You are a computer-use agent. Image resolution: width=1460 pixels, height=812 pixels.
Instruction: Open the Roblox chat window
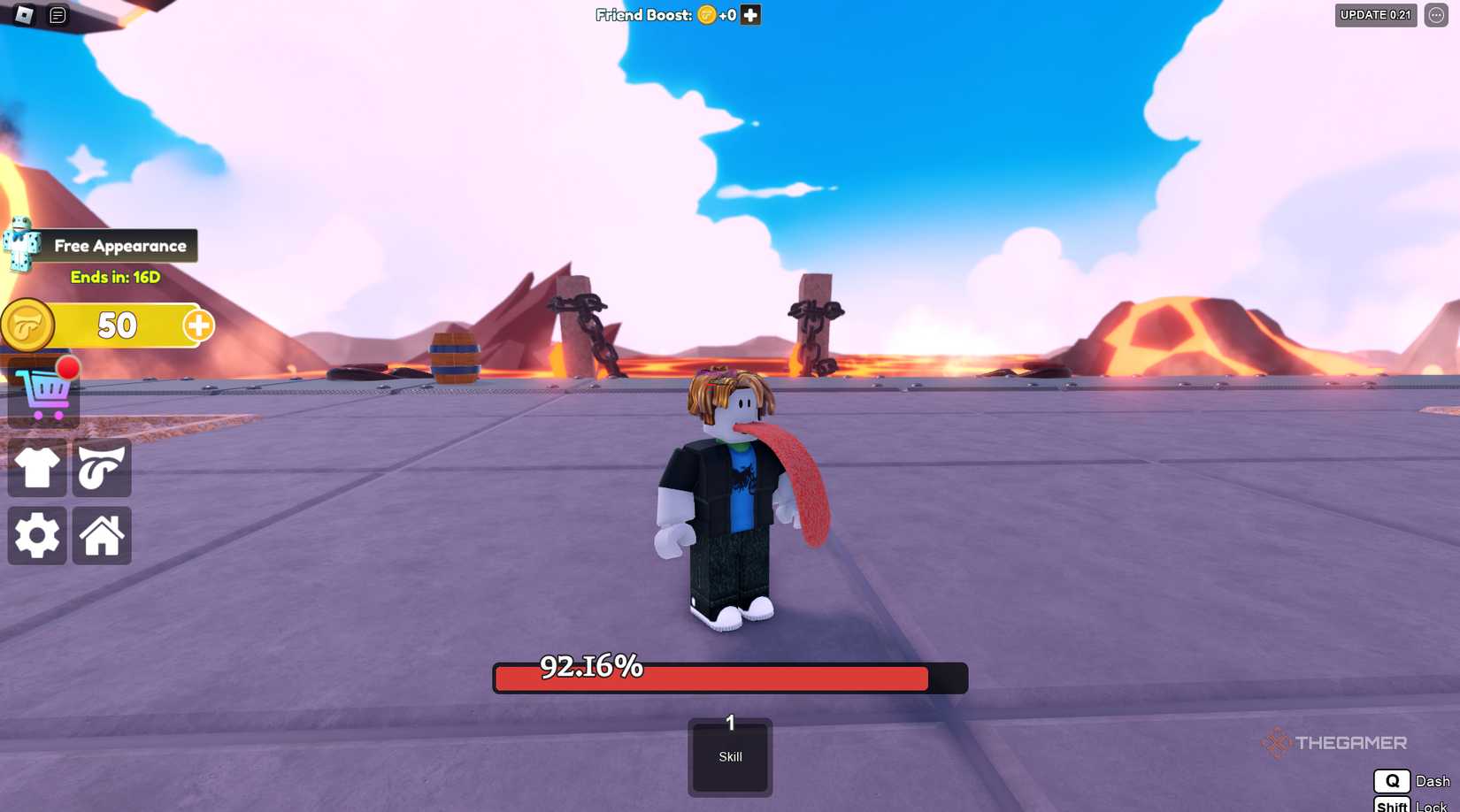pyautogui.click(x=57, y=15)
